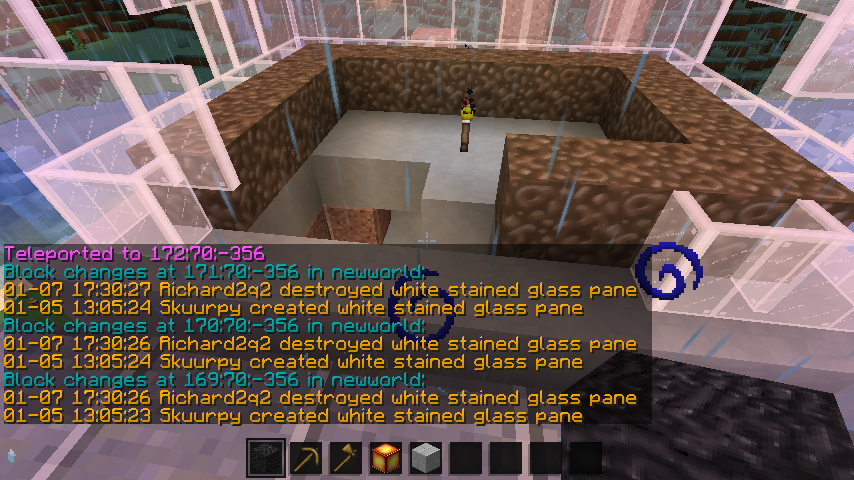The image size is (854, 480).
Task: Pick the light gray block slot
Action: [426, 459]
